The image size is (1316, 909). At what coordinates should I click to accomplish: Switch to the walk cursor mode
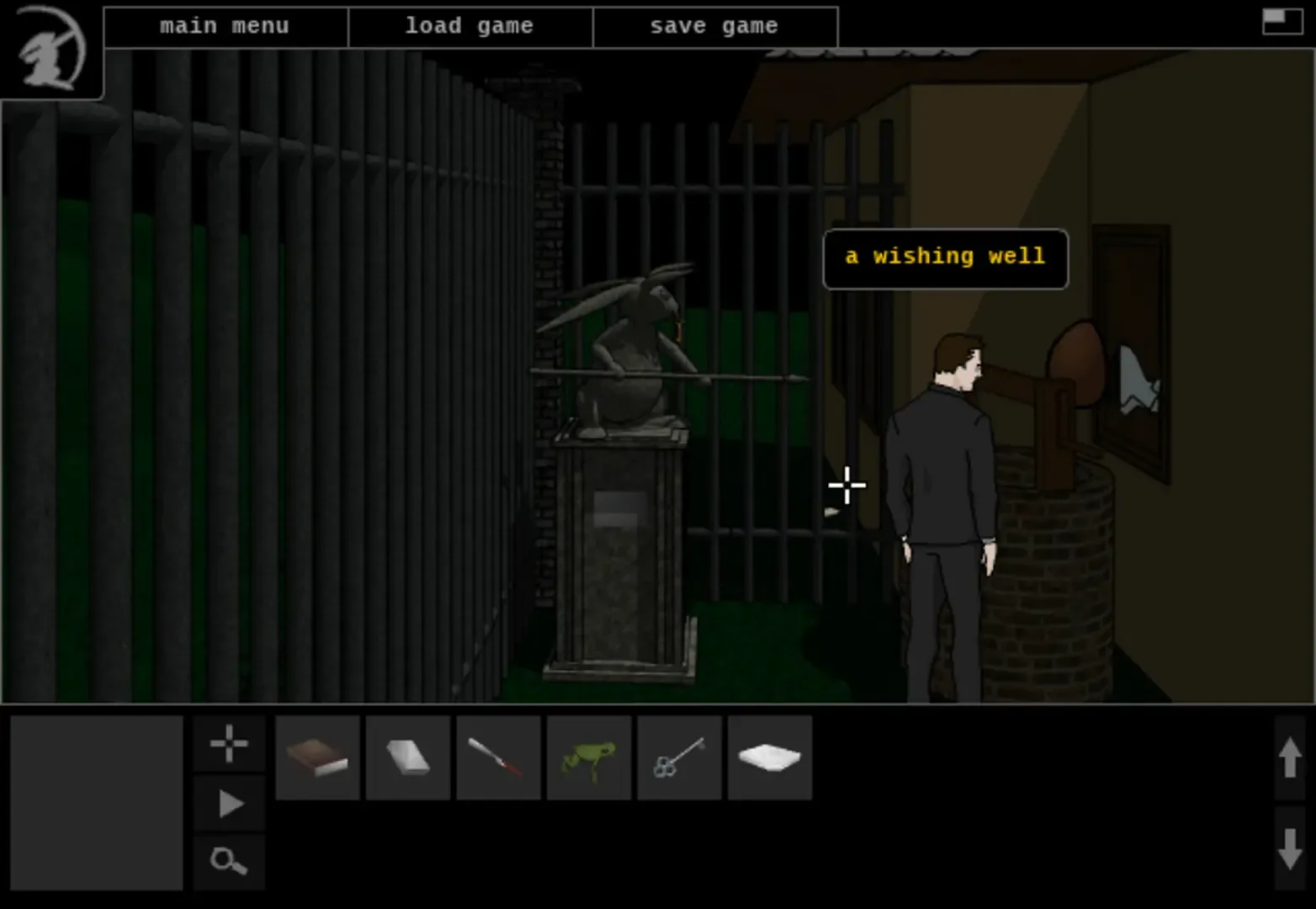pyautogui.click(x=227, y=743)
